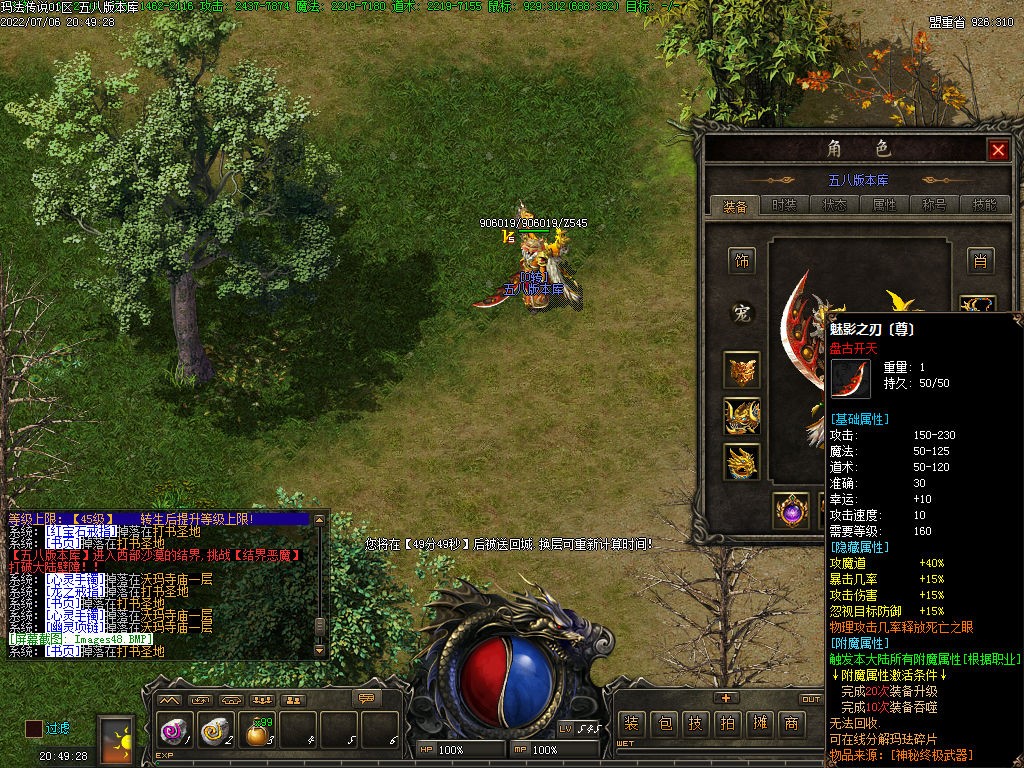Open the 状态 tab

point(835,205)
